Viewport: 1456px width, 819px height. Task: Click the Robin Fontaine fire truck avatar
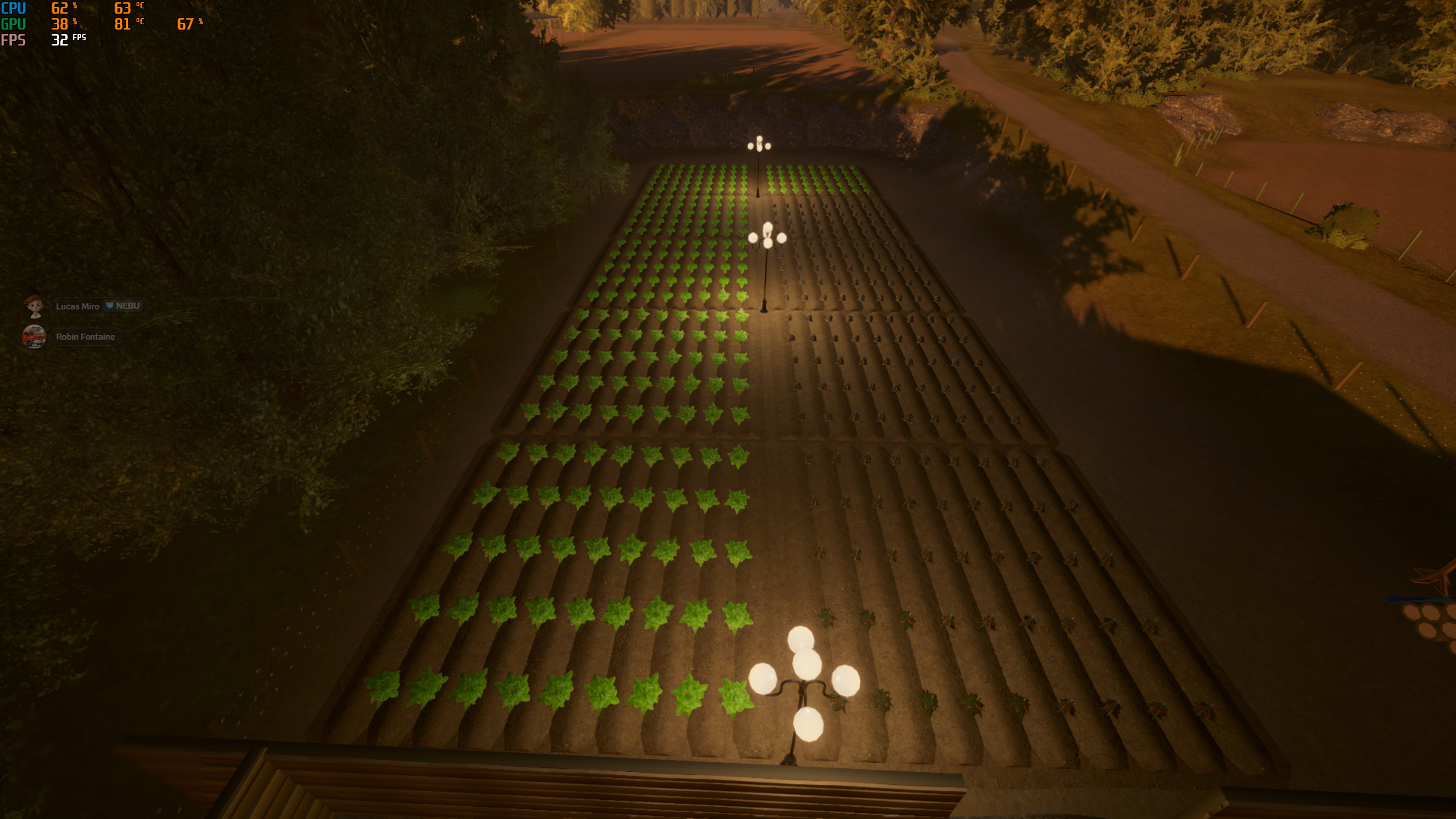click(x=34, y=336)
